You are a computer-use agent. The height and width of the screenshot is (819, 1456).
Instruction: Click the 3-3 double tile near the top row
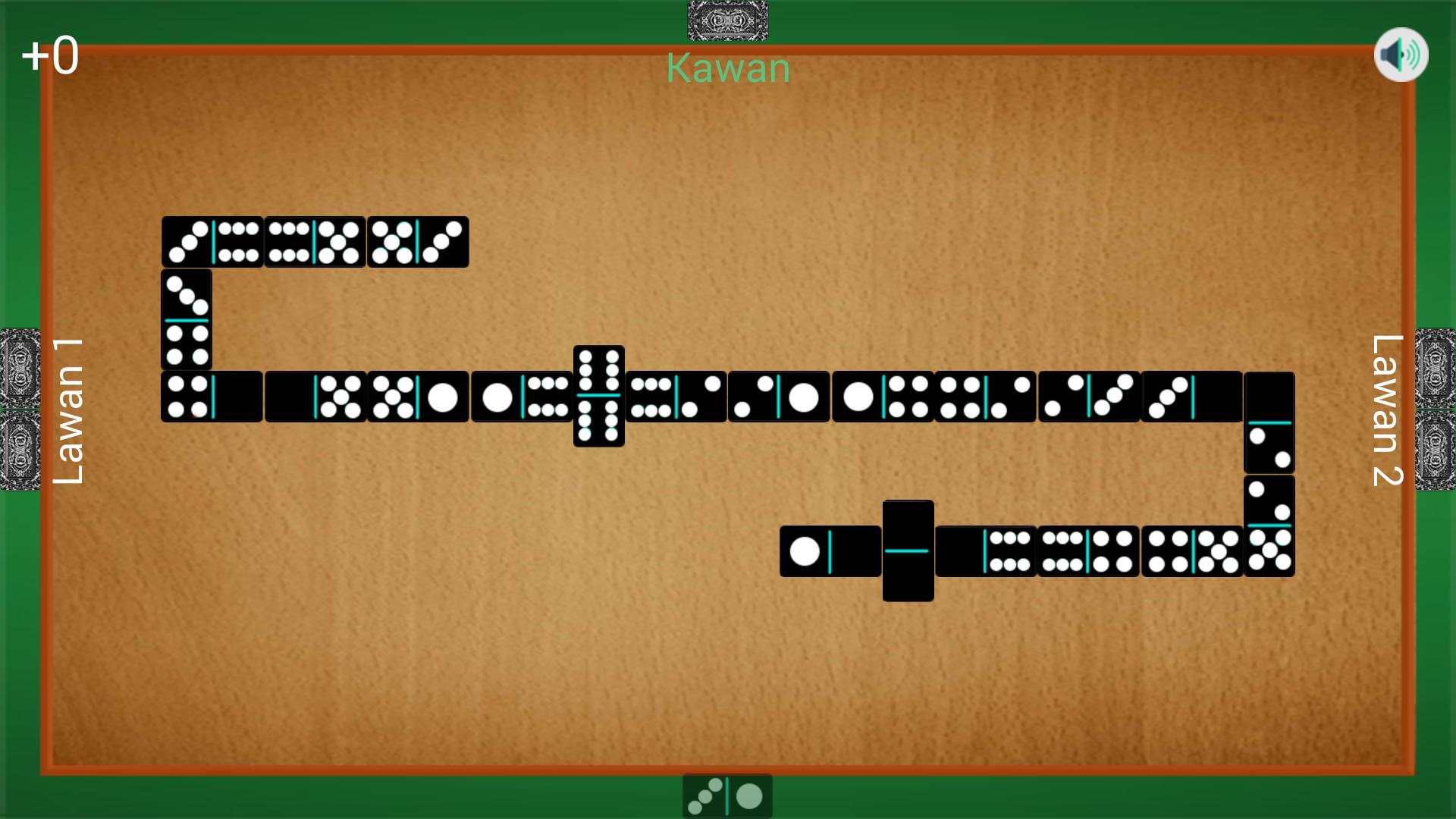pos(417,242)
